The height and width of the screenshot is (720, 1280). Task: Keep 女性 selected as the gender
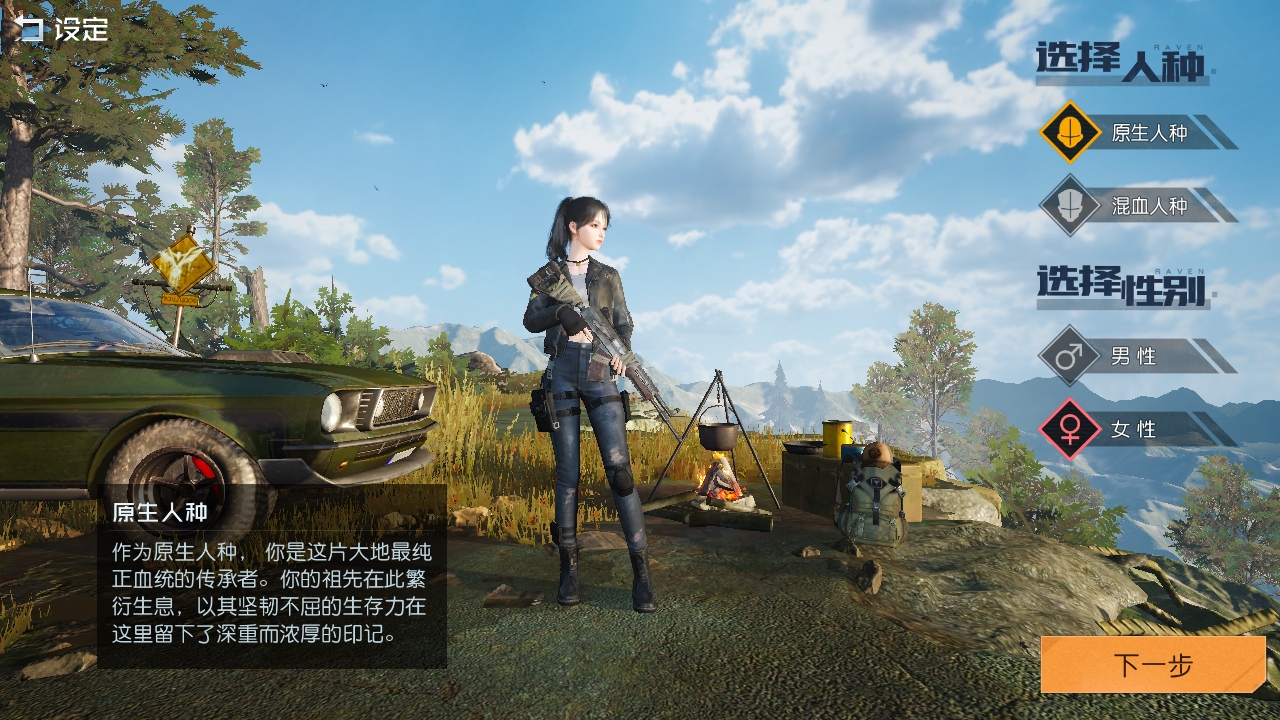[1135, 429]
